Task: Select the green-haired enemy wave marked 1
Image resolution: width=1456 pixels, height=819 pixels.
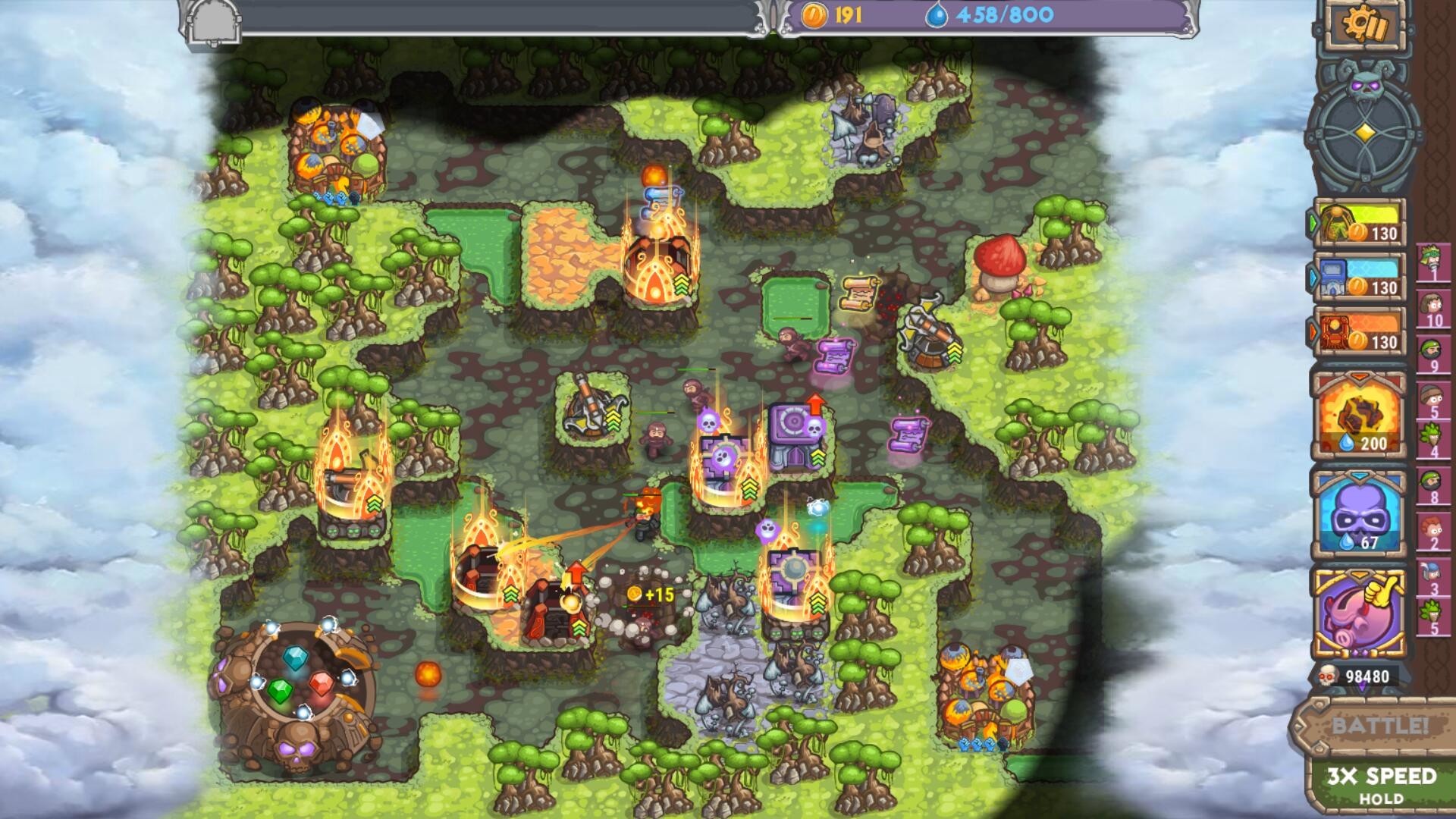Action: (1433, 261)
